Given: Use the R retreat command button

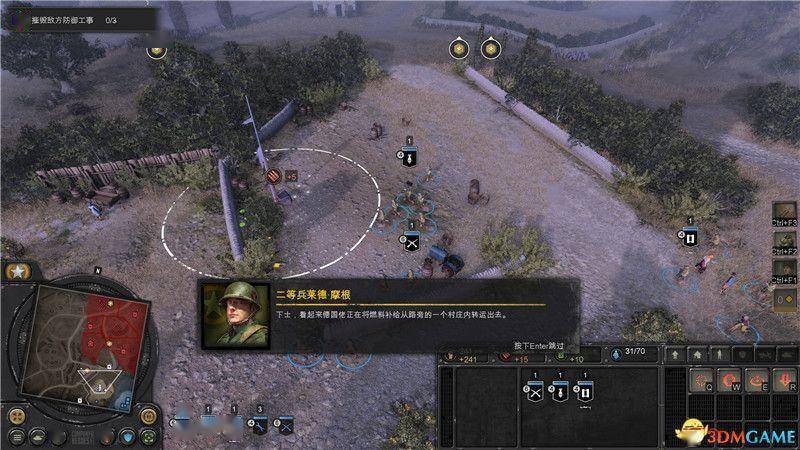Looking at the screenshot, I should 784,377.
